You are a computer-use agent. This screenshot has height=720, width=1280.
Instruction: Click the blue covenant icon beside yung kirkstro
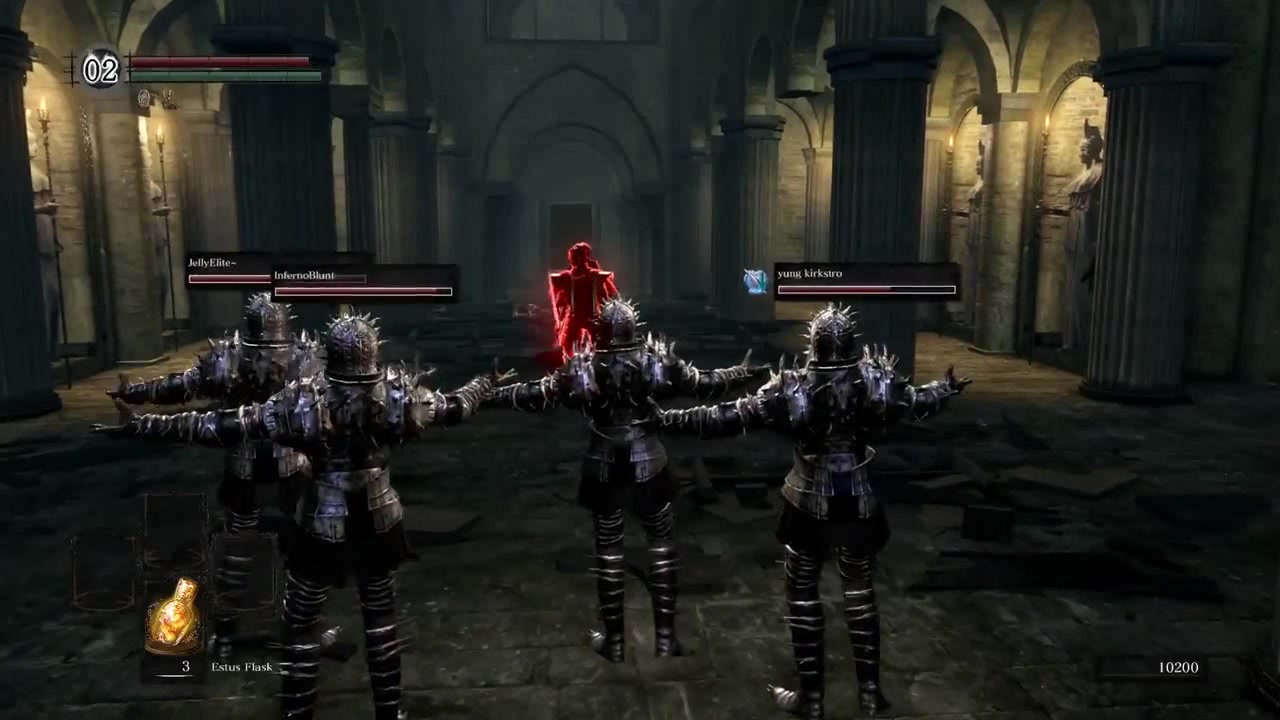756,282
